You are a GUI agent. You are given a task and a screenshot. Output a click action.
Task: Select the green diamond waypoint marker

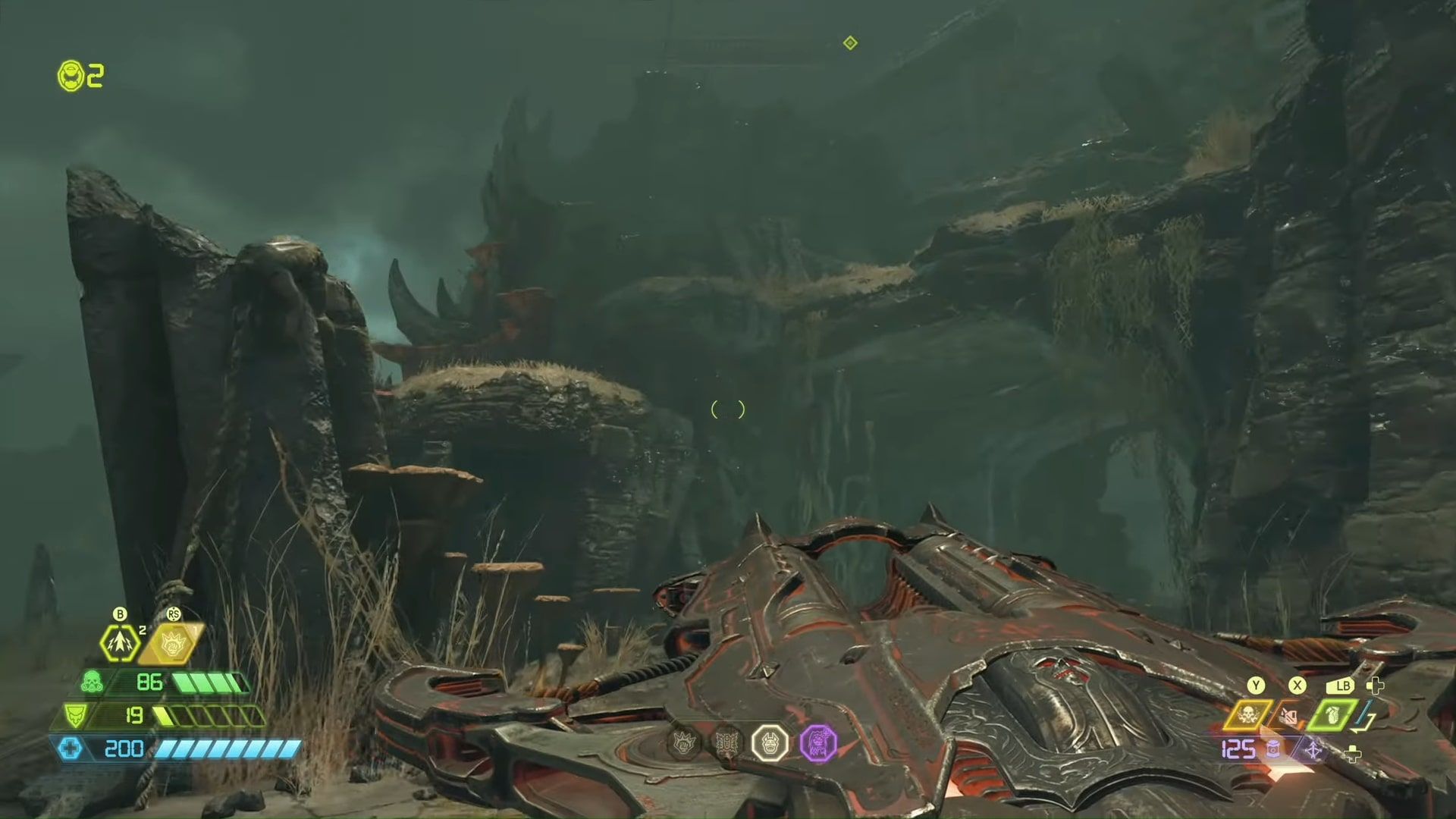click(849, 43)
